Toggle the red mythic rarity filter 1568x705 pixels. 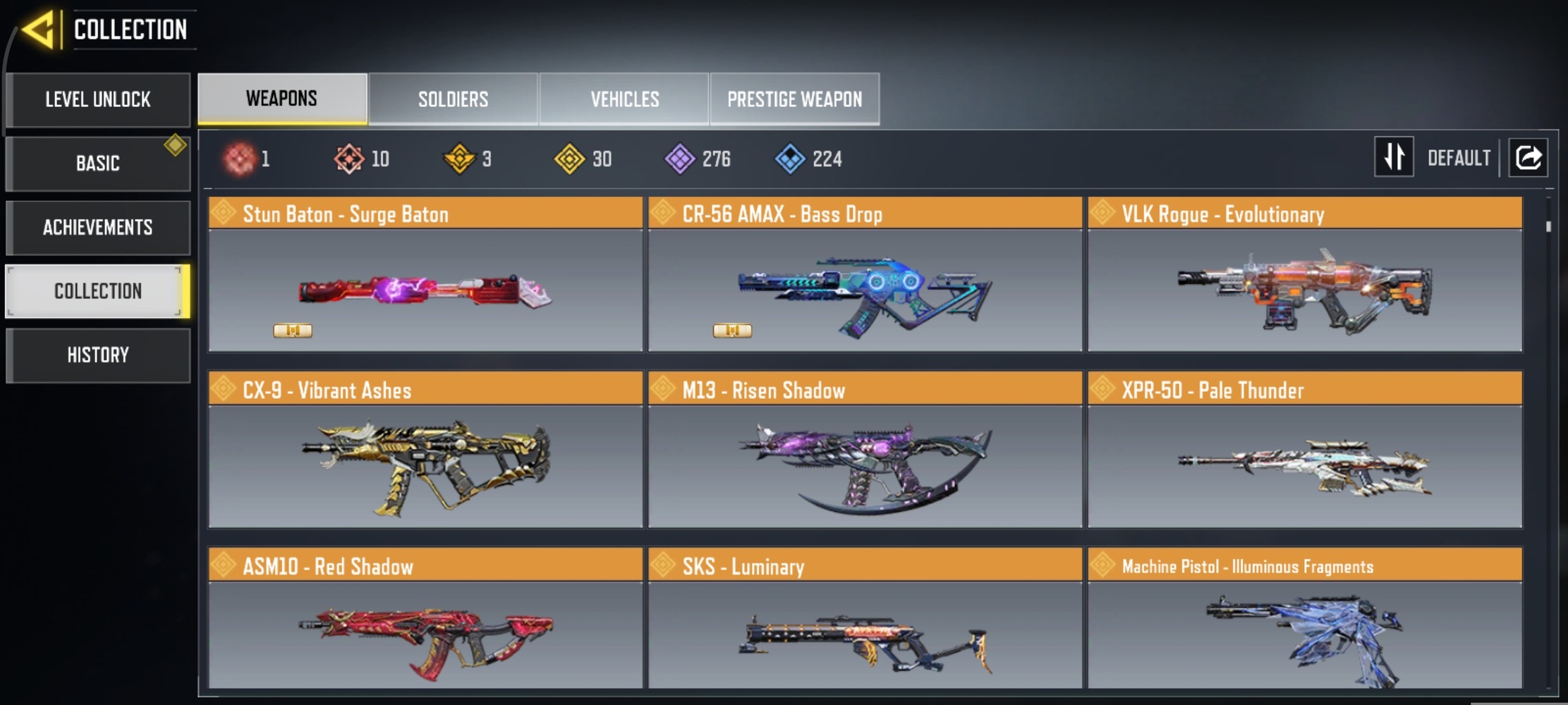pos(239,158)
